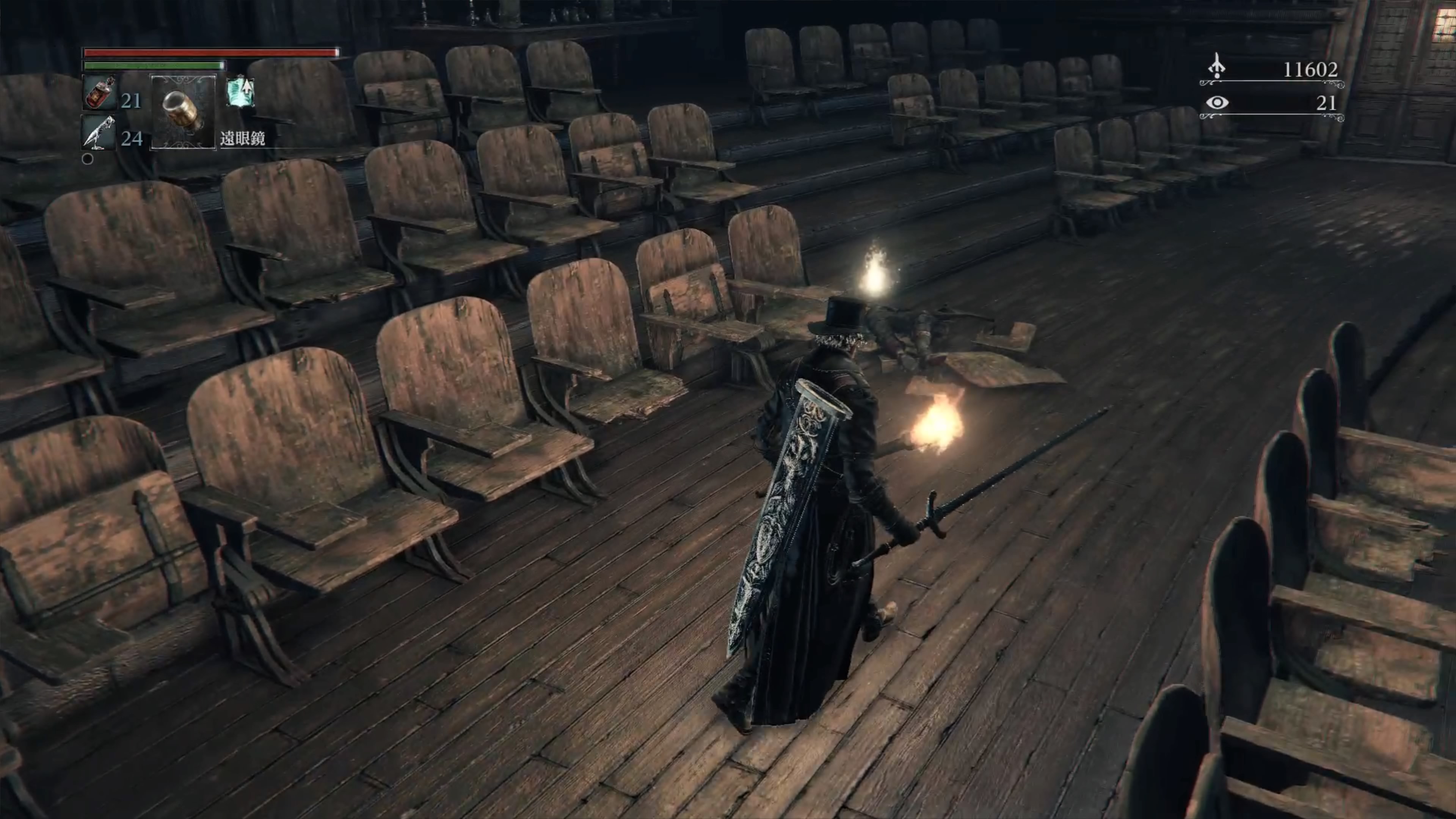Click the insight eye icon
The width and height of the screenshot is (1456, 819).
coord(1216,103)
